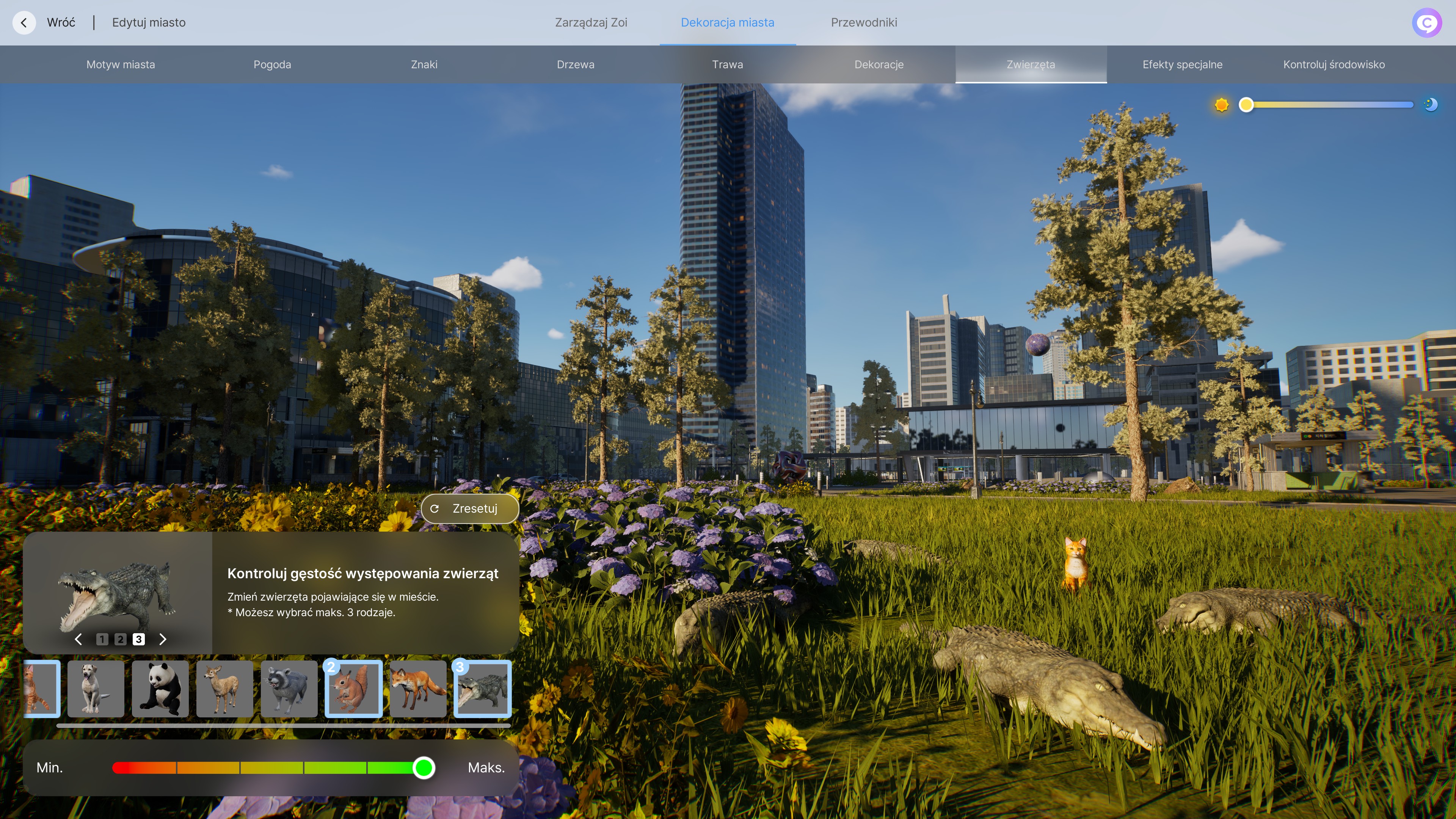Select the Motyw miasta category
The height and width of the screenshot is (819, 1456).
click(121, 64)
